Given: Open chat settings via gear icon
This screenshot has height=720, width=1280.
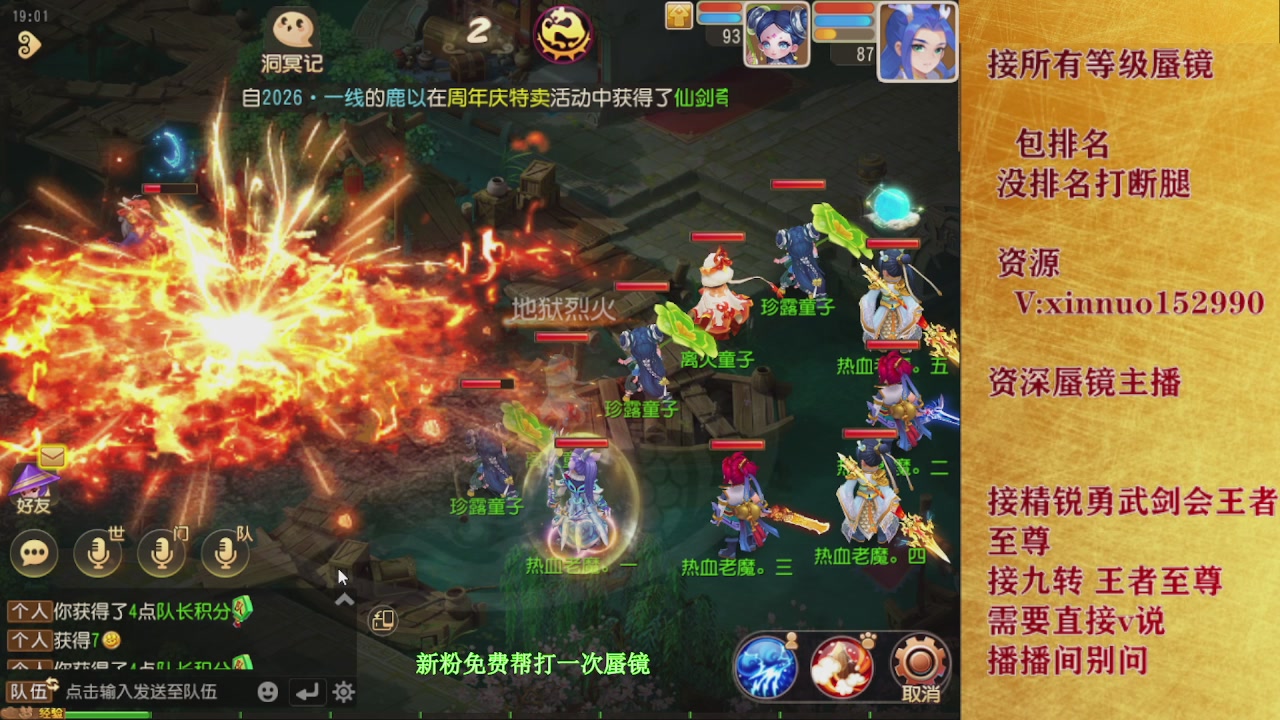Looking at the screenshot, I should (x=342, y=691).
